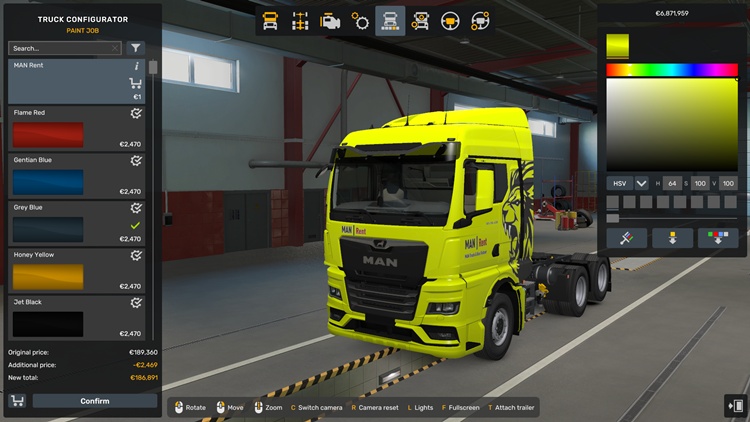
Task: Open the steering wheel interior tab
Action: pos(450,20)
